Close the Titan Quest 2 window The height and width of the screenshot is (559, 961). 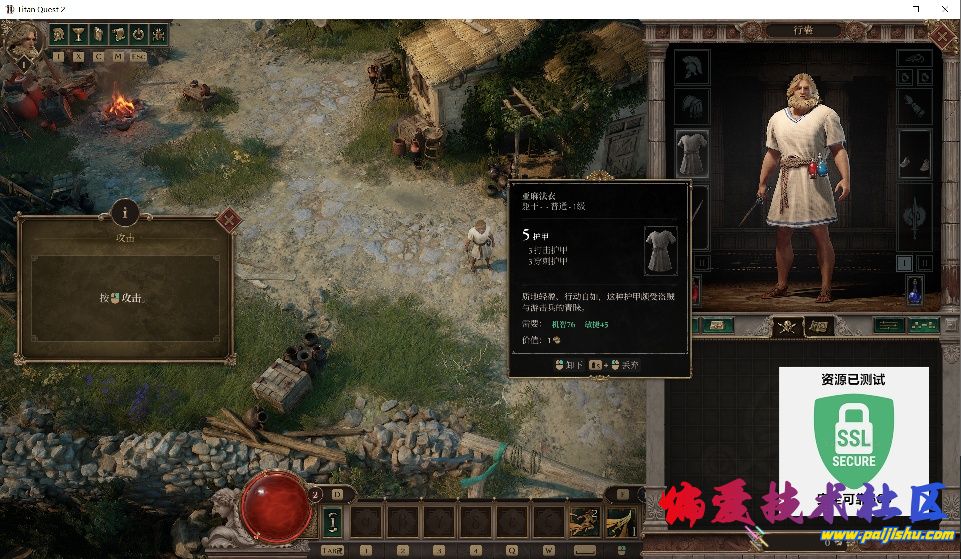pyautogui.click(x=944, y=9)
